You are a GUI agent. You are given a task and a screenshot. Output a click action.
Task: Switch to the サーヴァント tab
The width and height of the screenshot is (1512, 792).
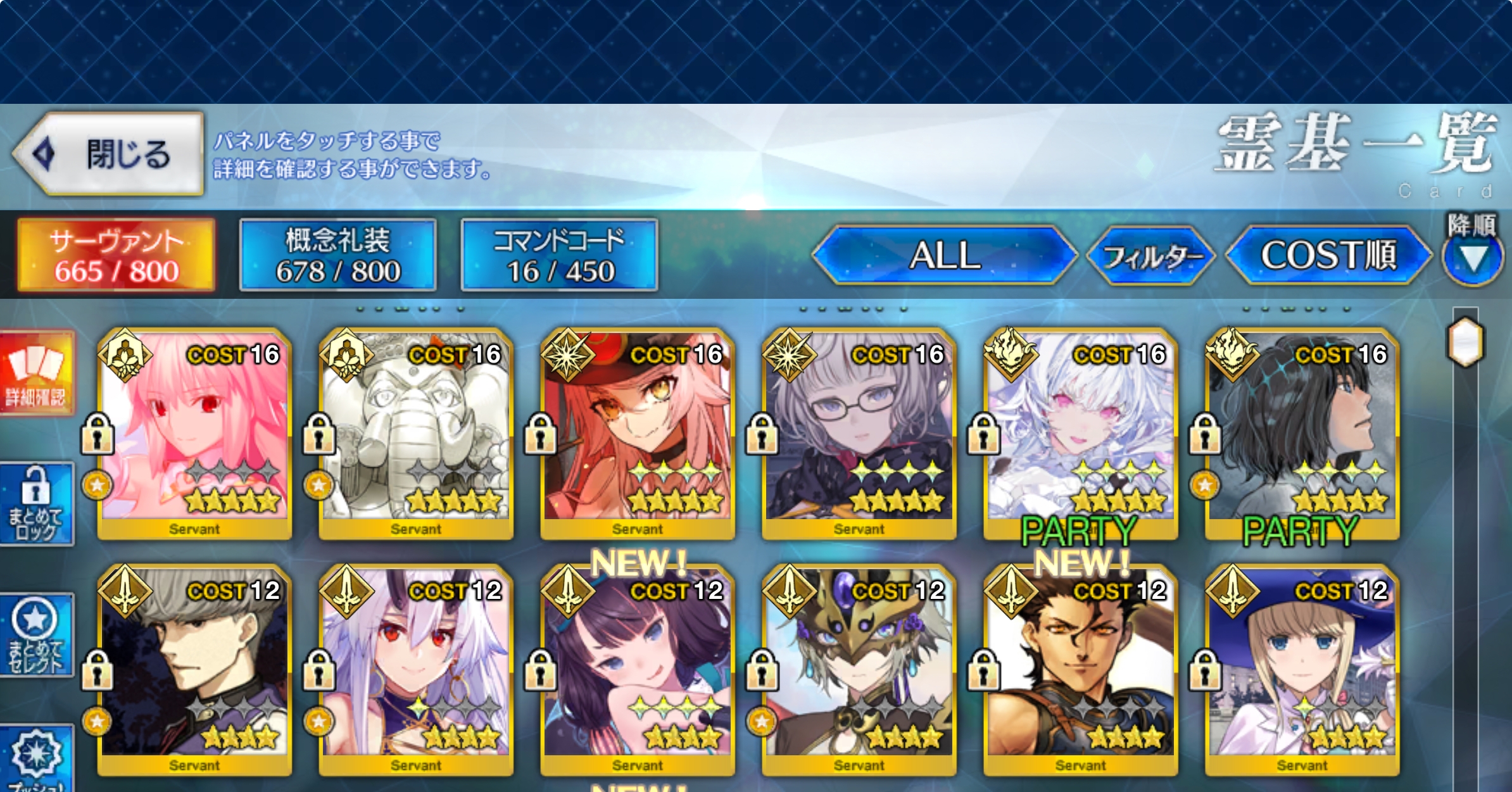click(x=117, y=255)
